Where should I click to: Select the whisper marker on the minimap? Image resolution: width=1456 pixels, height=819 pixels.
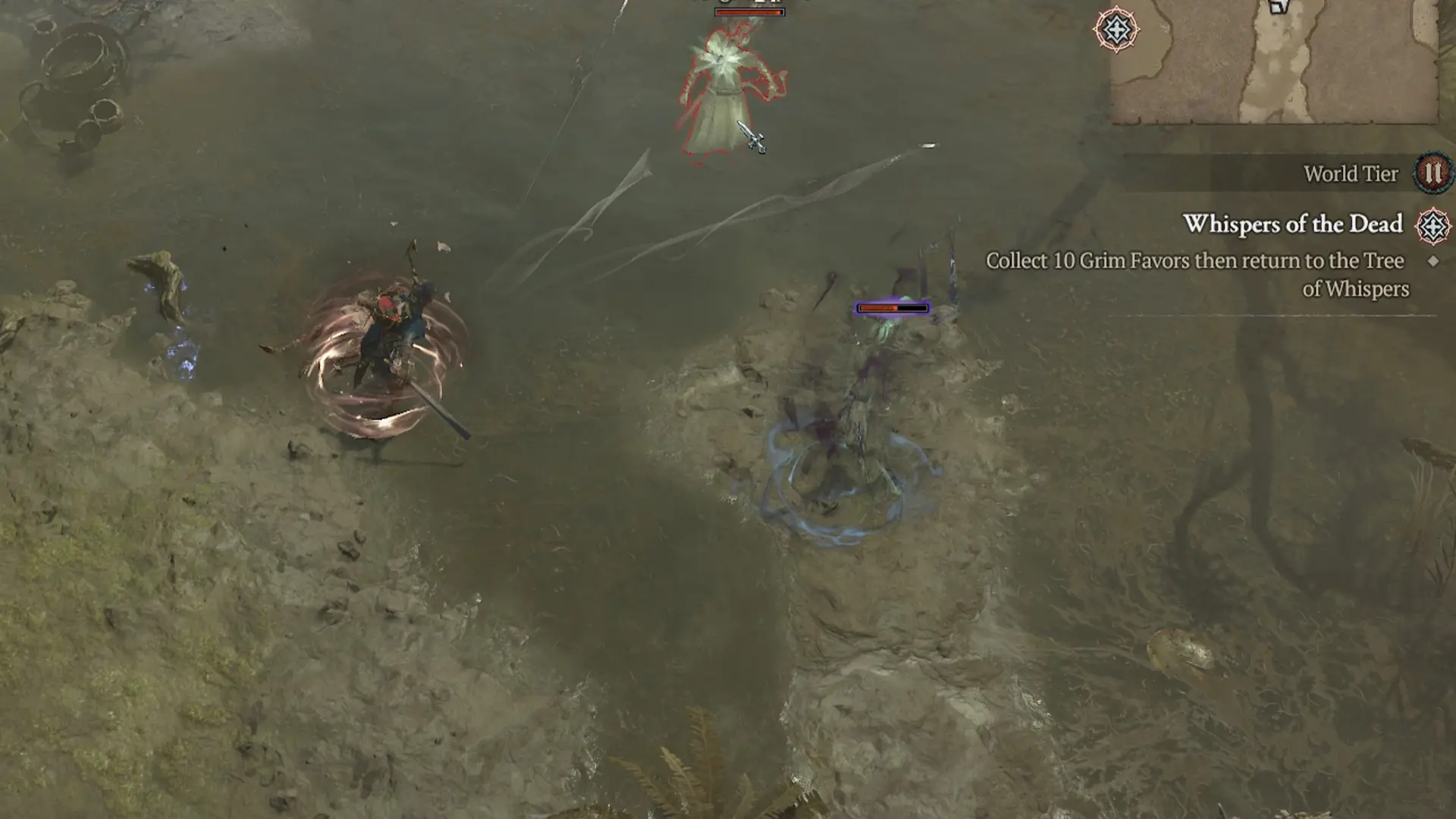point(1115,30)
